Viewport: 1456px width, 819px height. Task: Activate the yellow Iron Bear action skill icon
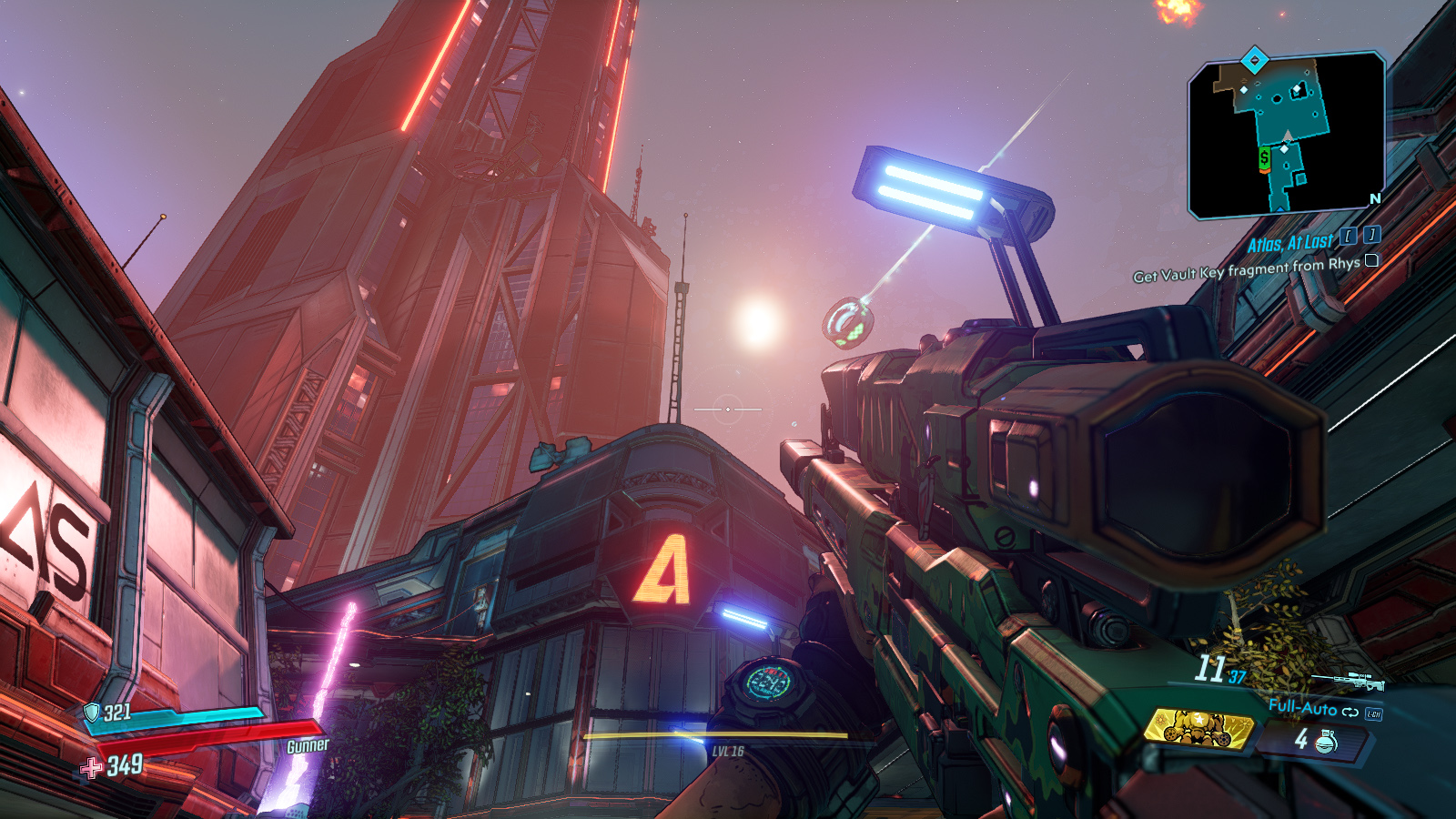click(x=1198, y=728)
